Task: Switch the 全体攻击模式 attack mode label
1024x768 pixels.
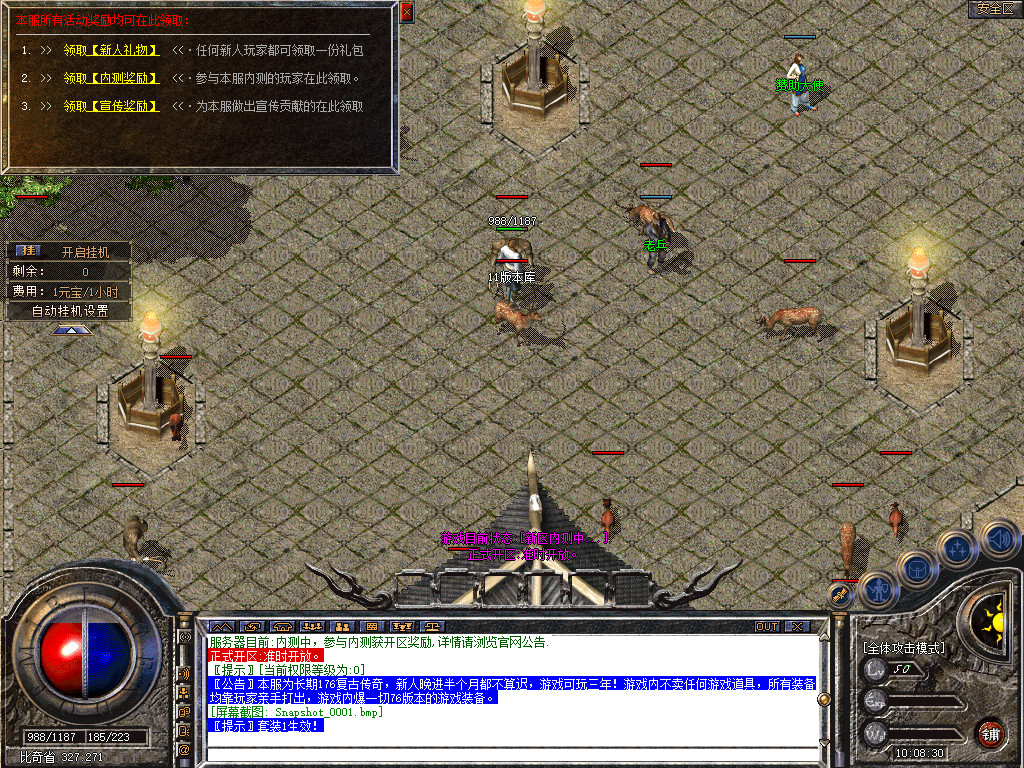Action: [903, 648]
